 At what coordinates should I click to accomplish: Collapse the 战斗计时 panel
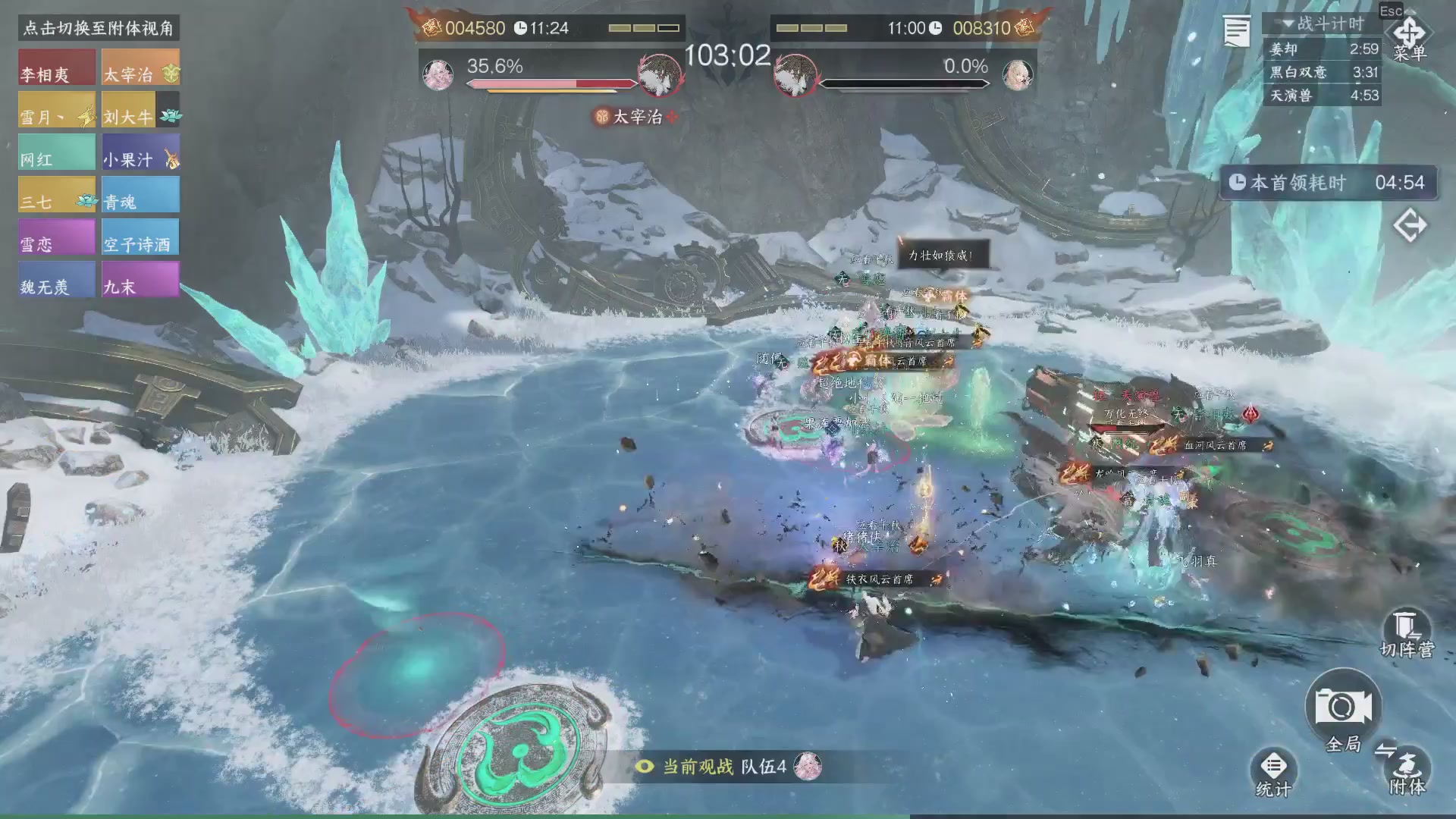point(1288,24)
